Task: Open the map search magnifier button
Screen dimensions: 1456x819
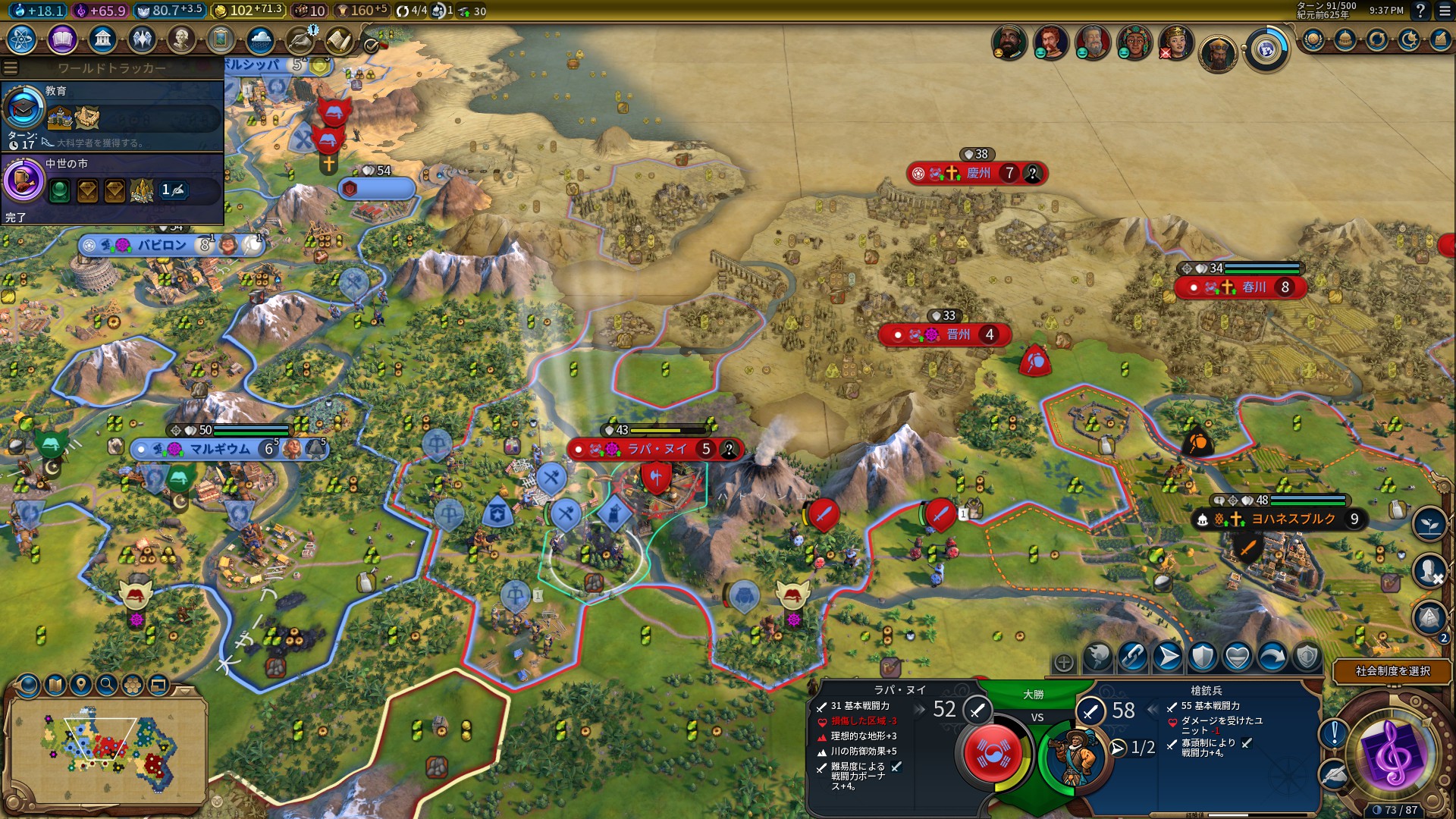Action: pos(107,686)
